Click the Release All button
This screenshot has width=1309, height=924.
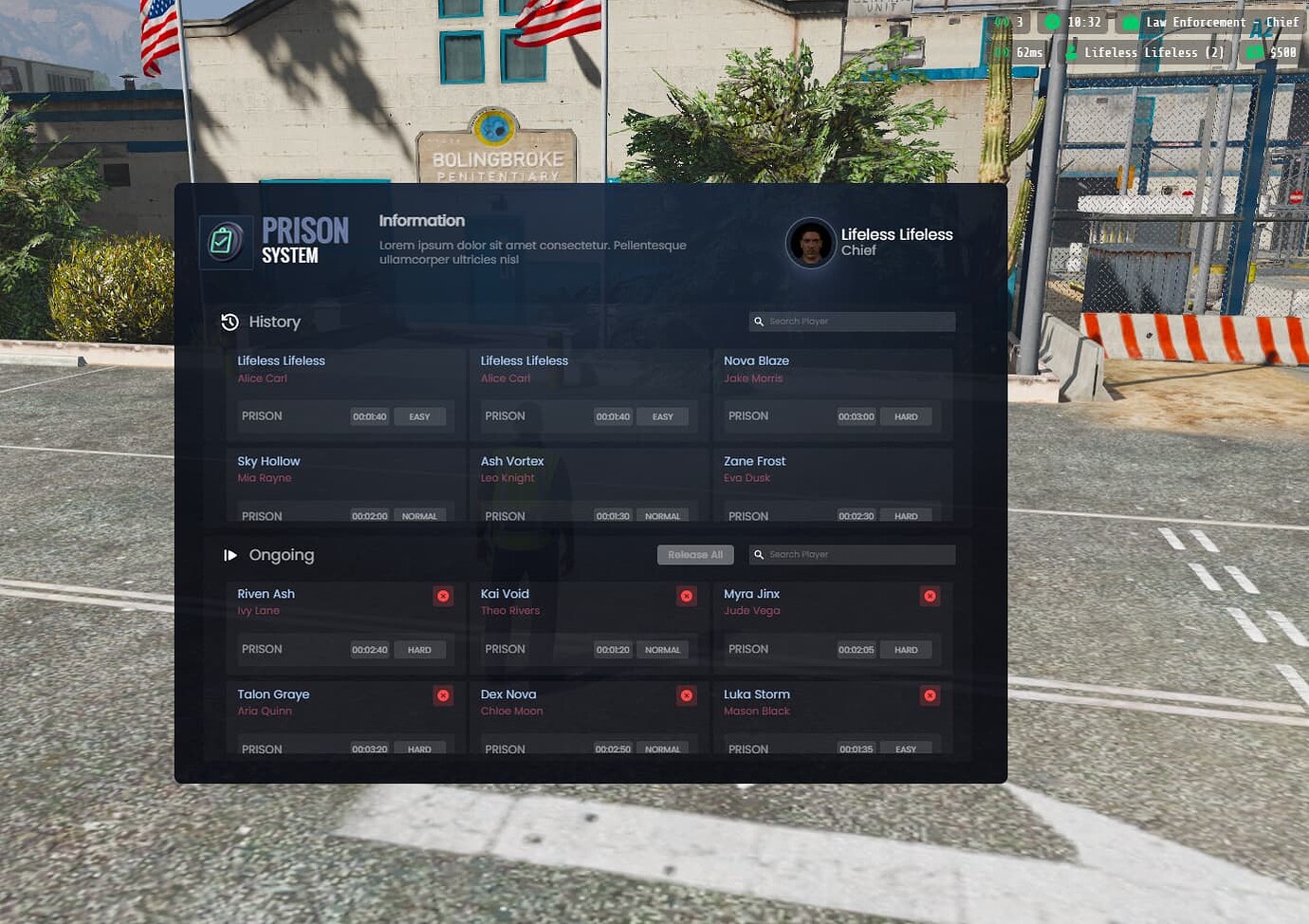click(x=695, y=554)
